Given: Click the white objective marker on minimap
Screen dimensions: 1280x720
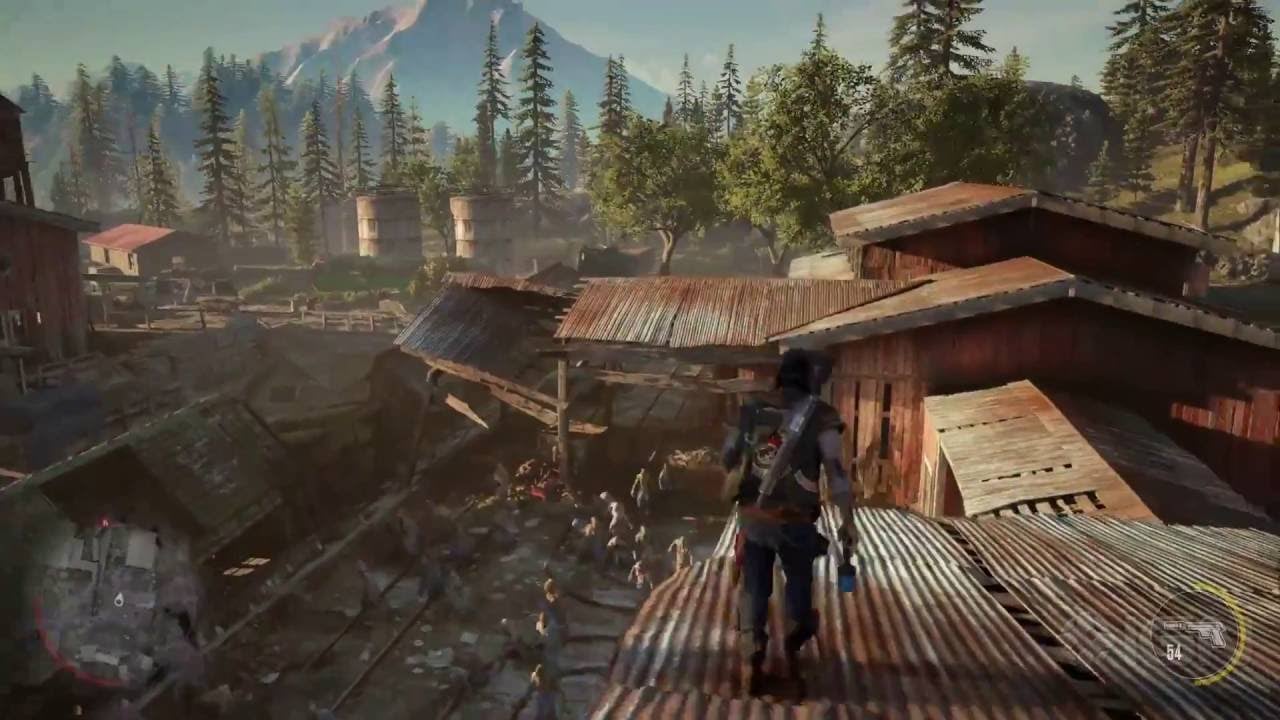Looking at the screenshot, I should pyautogui.click(x=119, y=598).
